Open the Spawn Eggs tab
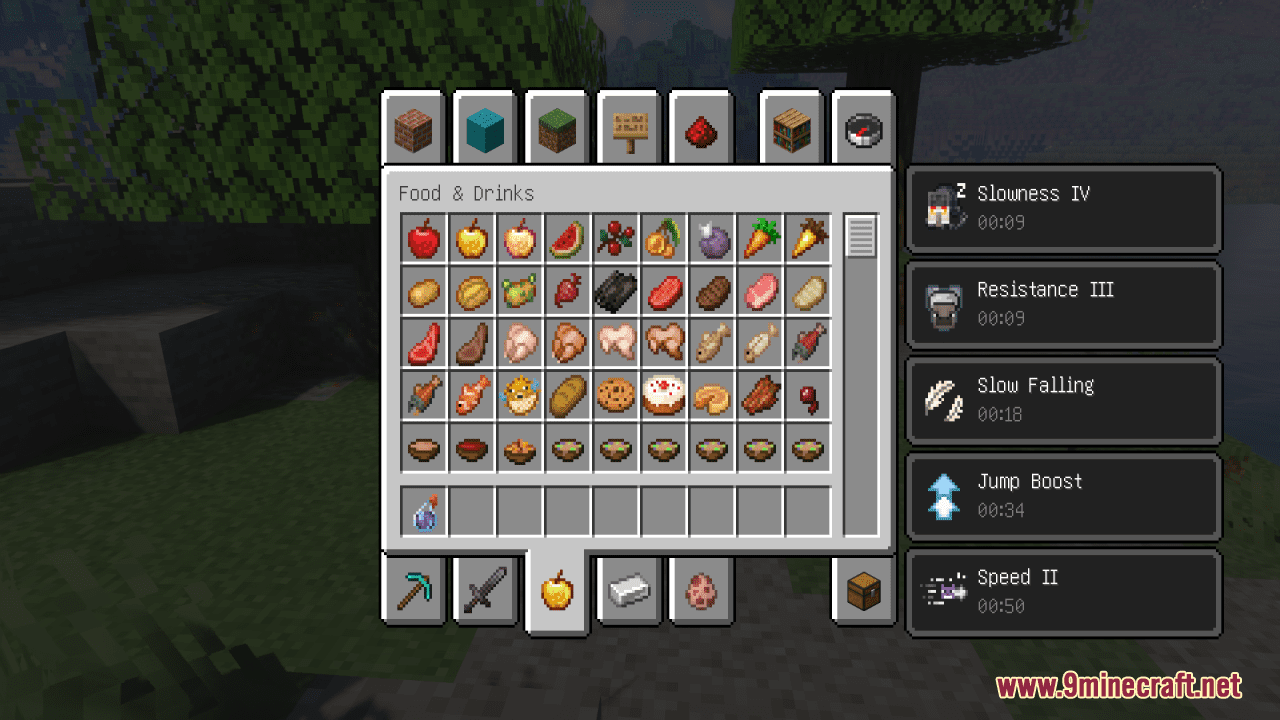Viewport: 1280px width, 720px height. (701, 591)
